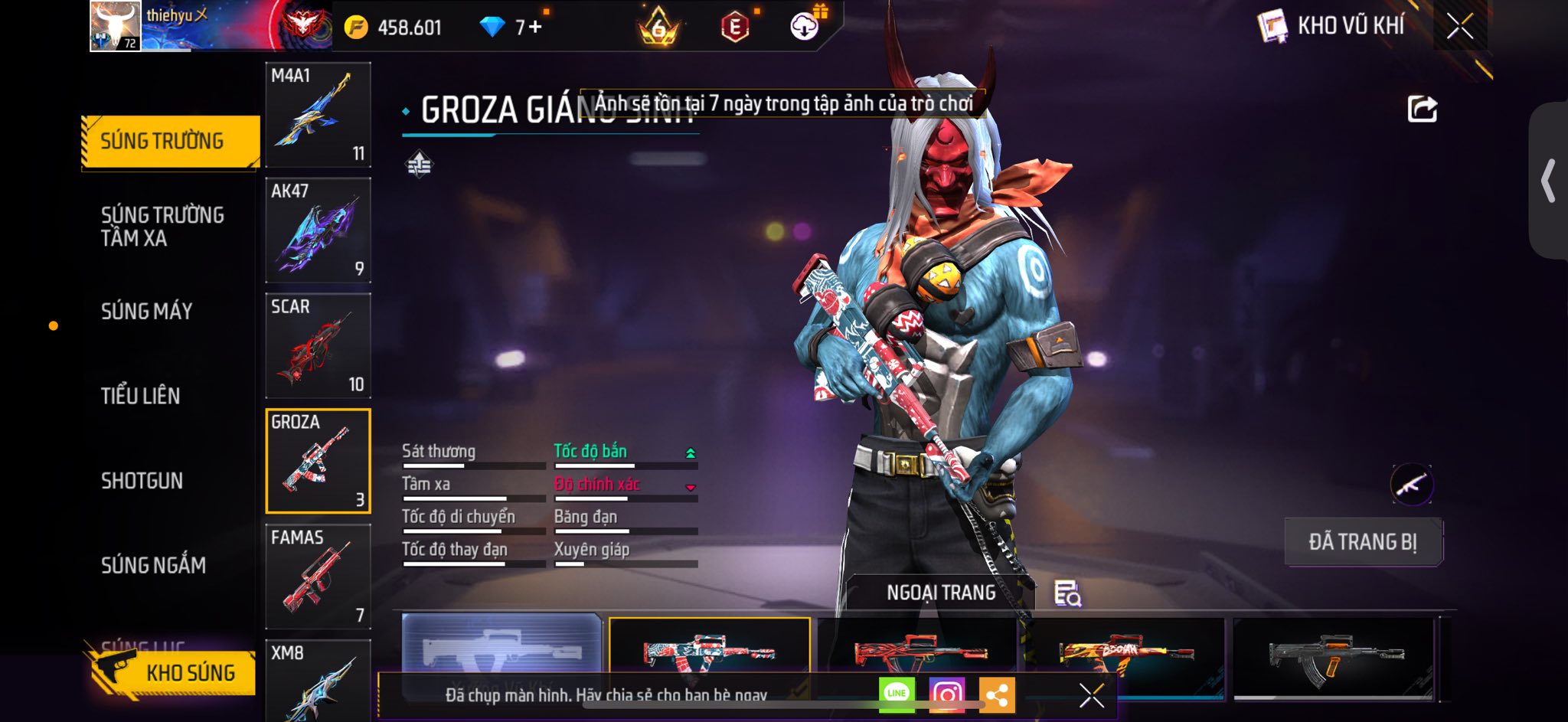1568x722 pixels.
Task: Show the SHOTGUN weapon category
Action: [x=142, y=481]
